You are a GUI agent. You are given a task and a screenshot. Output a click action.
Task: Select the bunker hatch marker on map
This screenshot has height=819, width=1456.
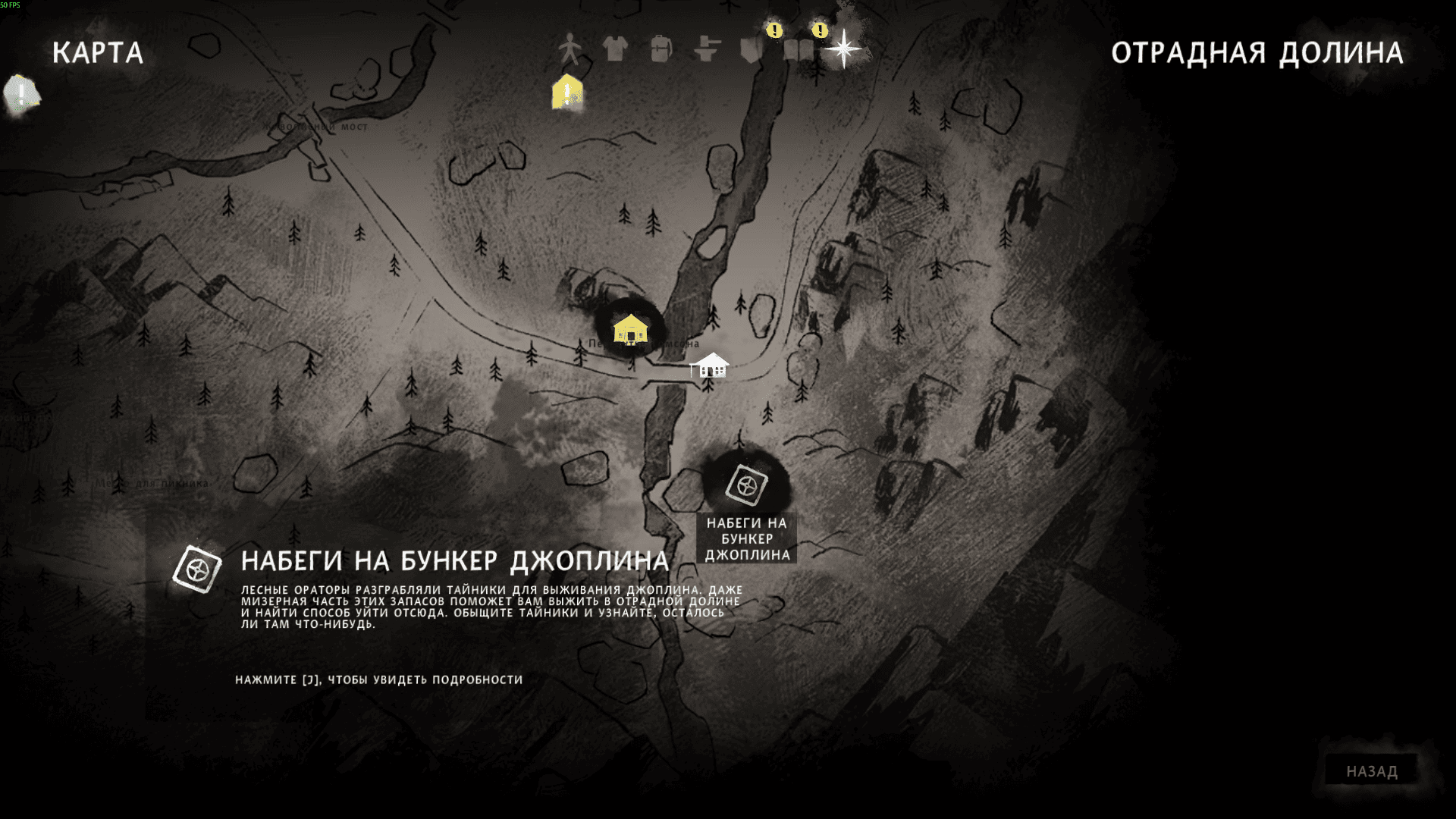pyautogui.click(x=746, y=485)
